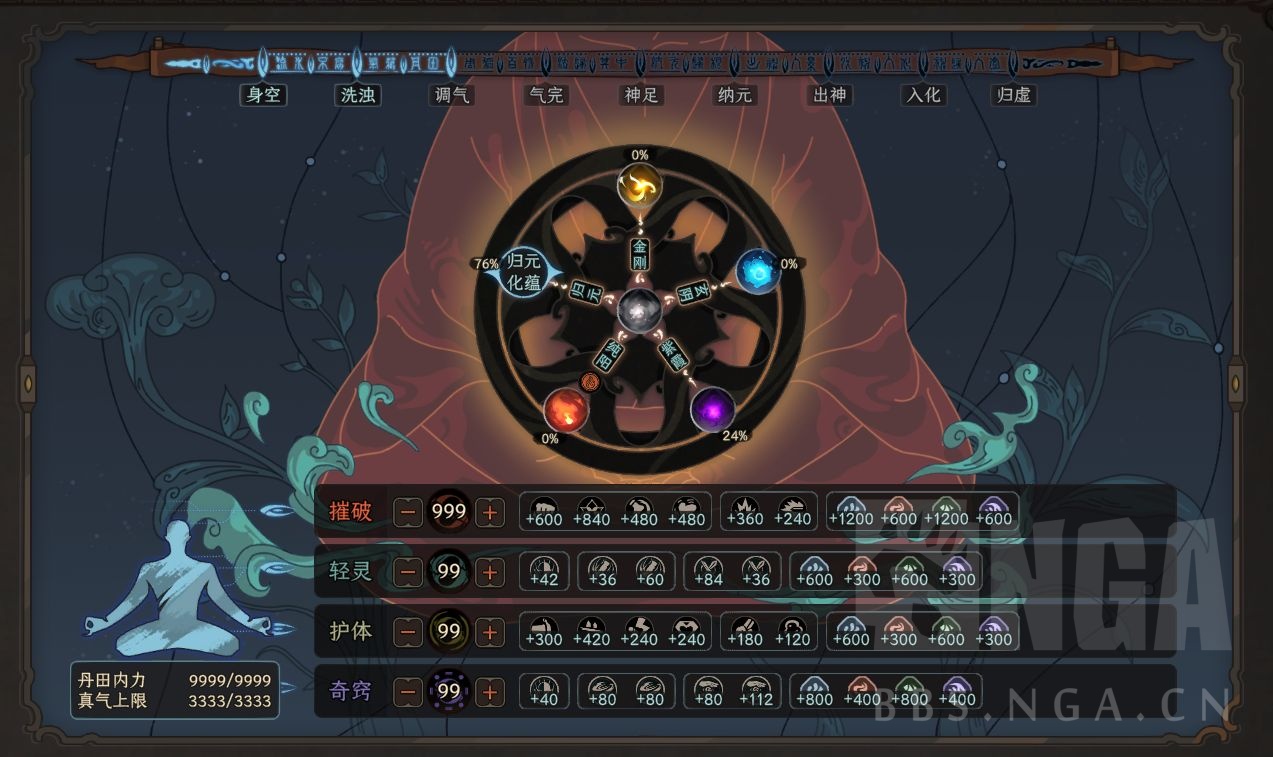Switch to the 洗浊 stage
The height and width of the screenshot is (757, 1273).
357,95
